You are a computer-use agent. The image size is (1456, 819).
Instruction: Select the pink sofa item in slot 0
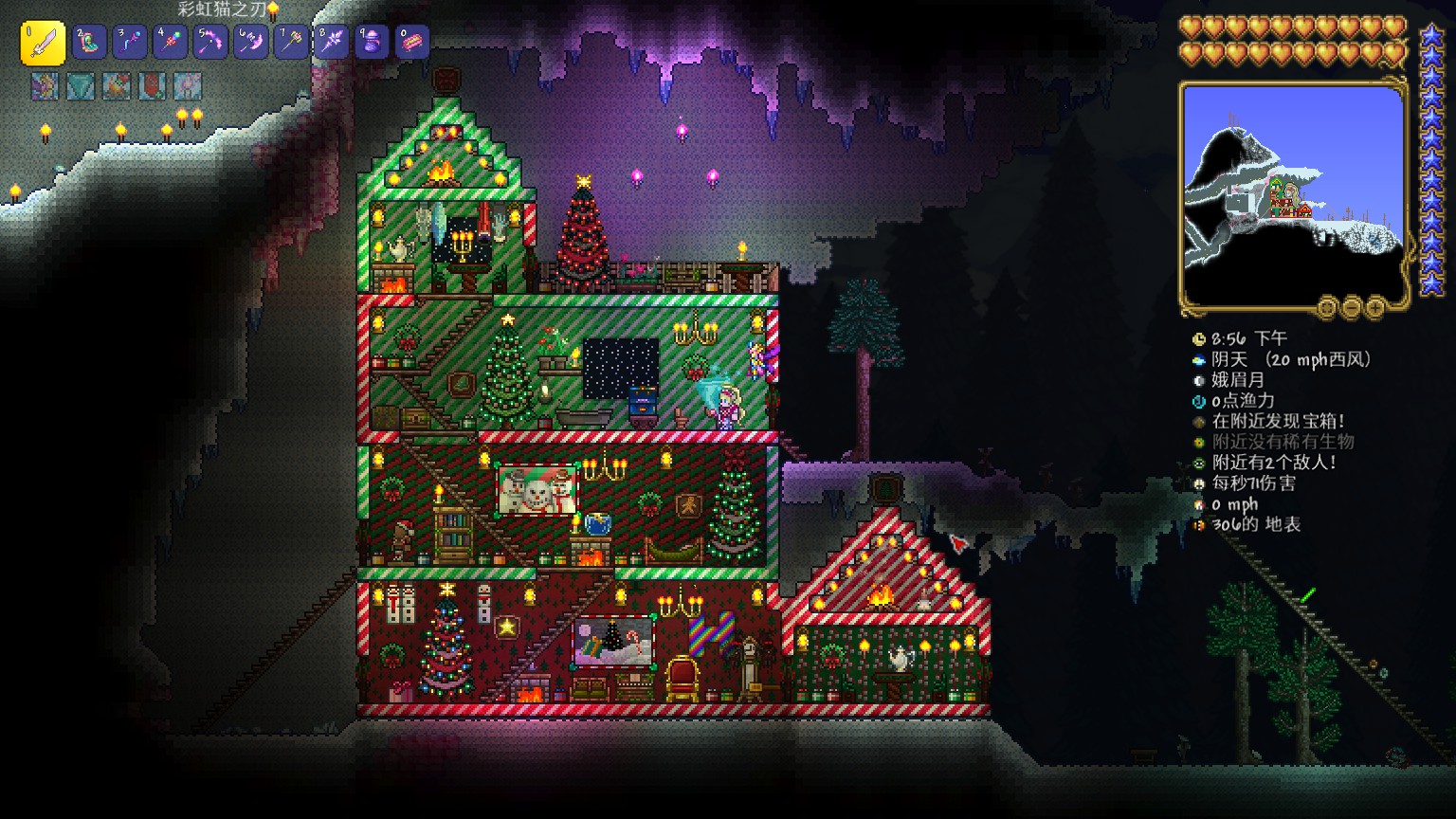[412, 42]
